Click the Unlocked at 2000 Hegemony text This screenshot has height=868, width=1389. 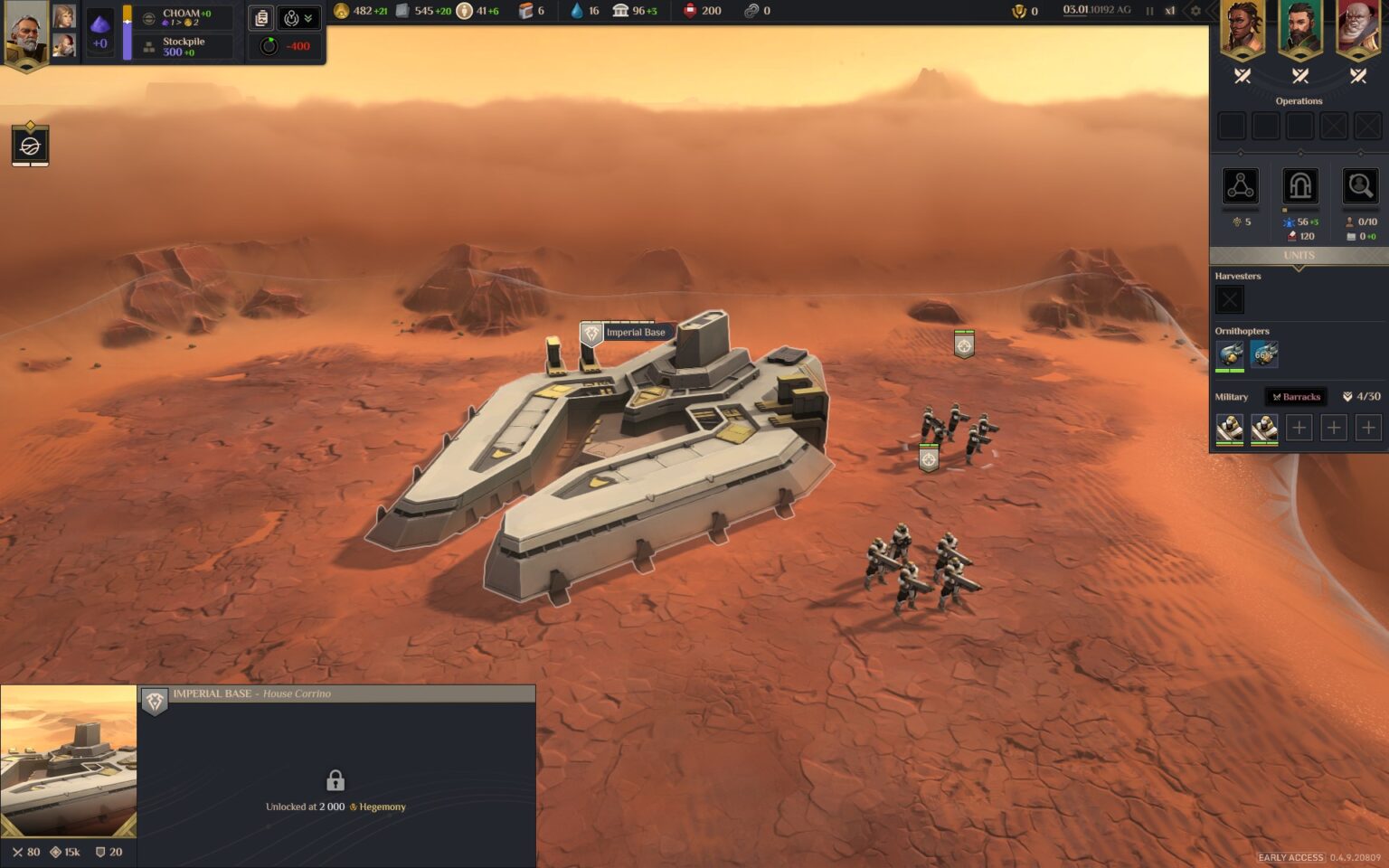tap(335, 807)
